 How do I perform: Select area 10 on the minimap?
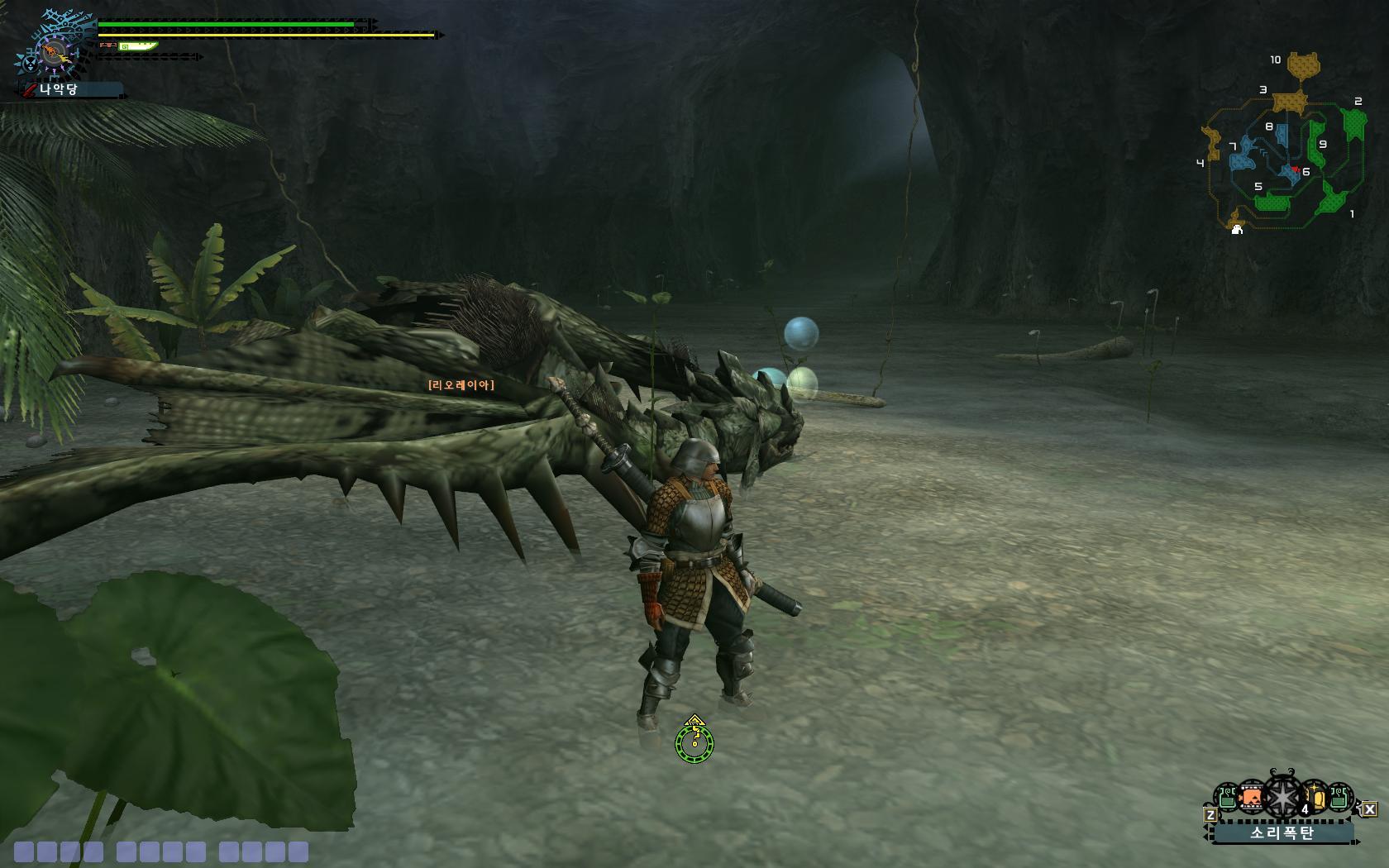coord(1304,64)
